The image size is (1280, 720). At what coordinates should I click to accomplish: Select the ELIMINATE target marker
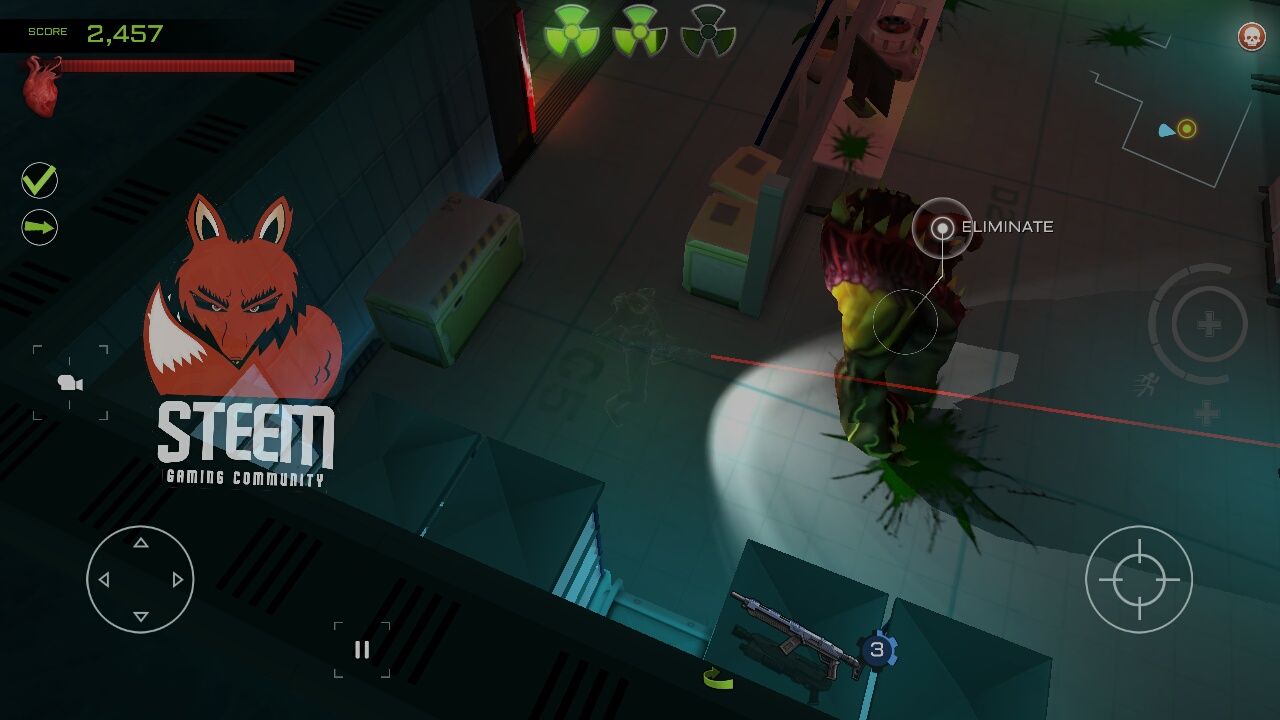942,228
